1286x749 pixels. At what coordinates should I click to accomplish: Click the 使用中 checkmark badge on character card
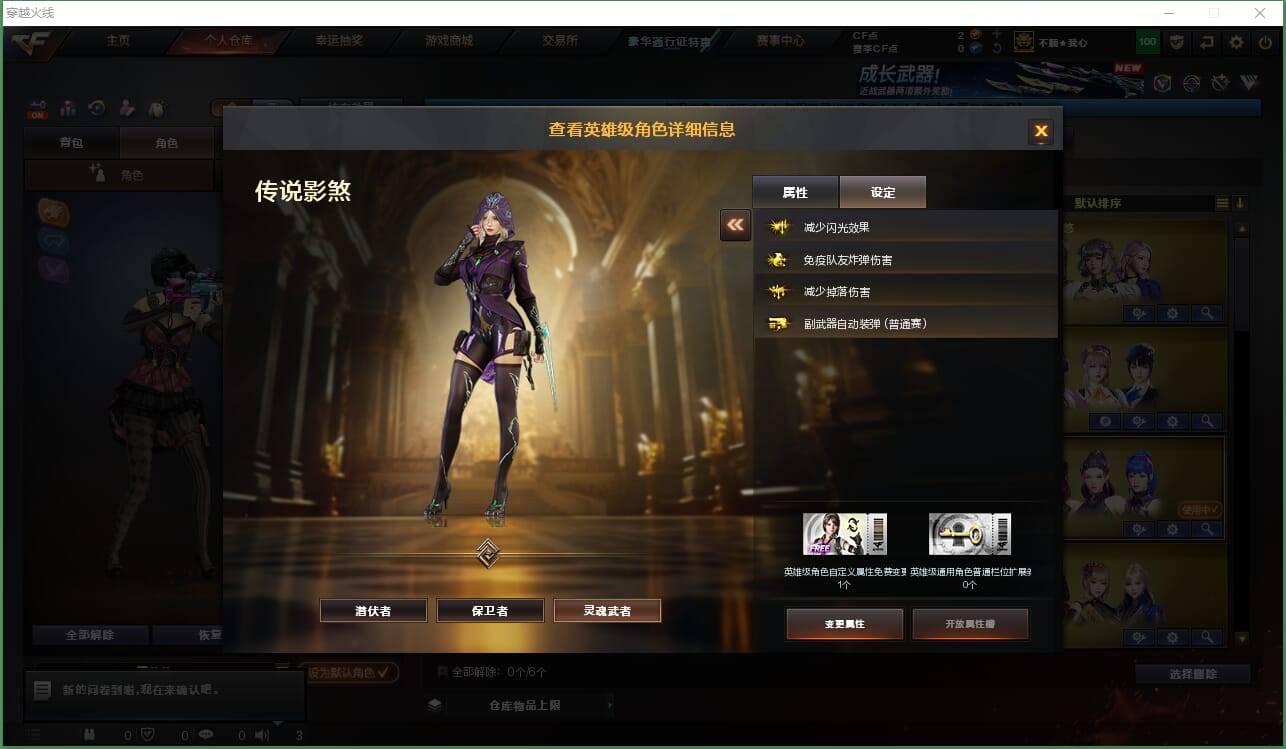click(x=1200, y=508)
